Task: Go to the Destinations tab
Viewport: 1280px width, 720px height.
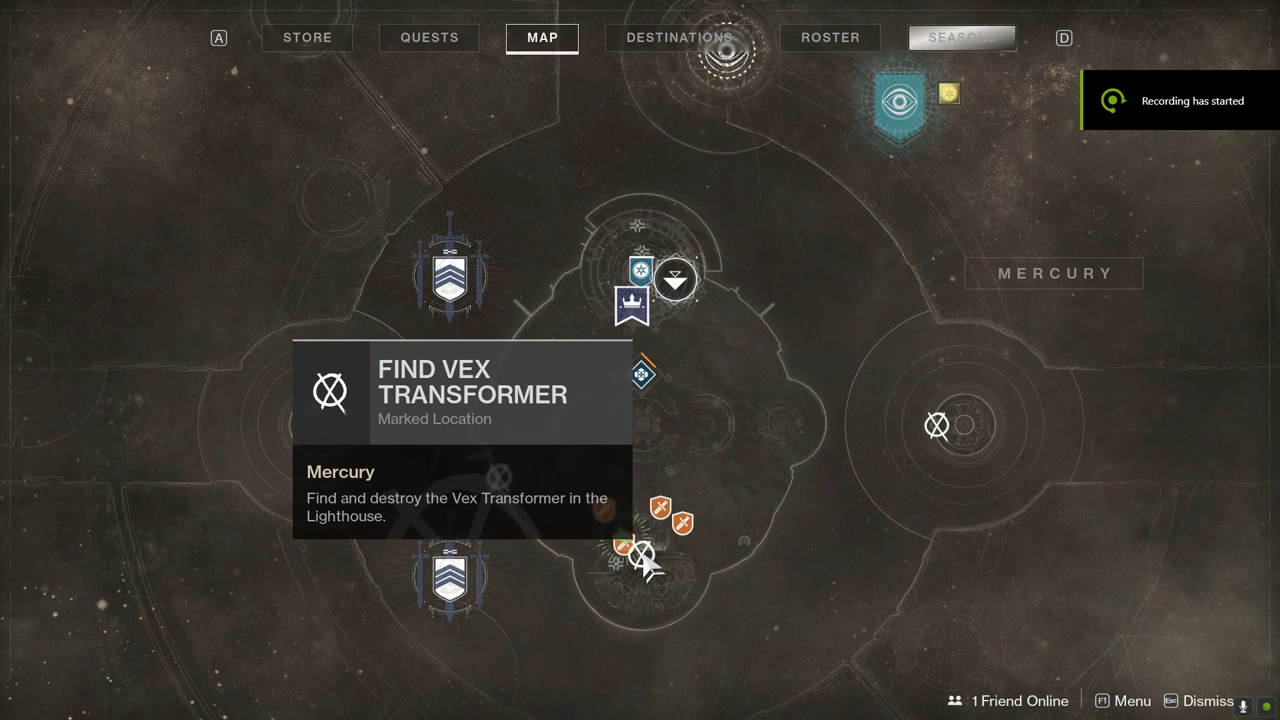Action: [679, 38]
